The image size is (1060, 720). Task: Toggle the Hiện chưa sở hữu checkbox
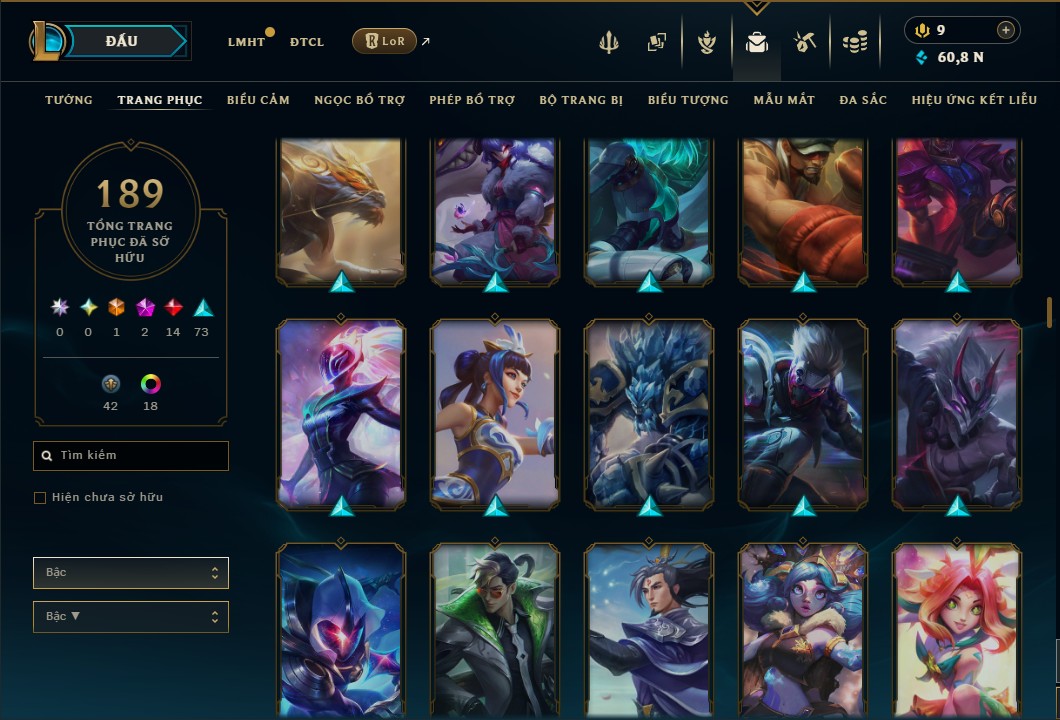40,498
